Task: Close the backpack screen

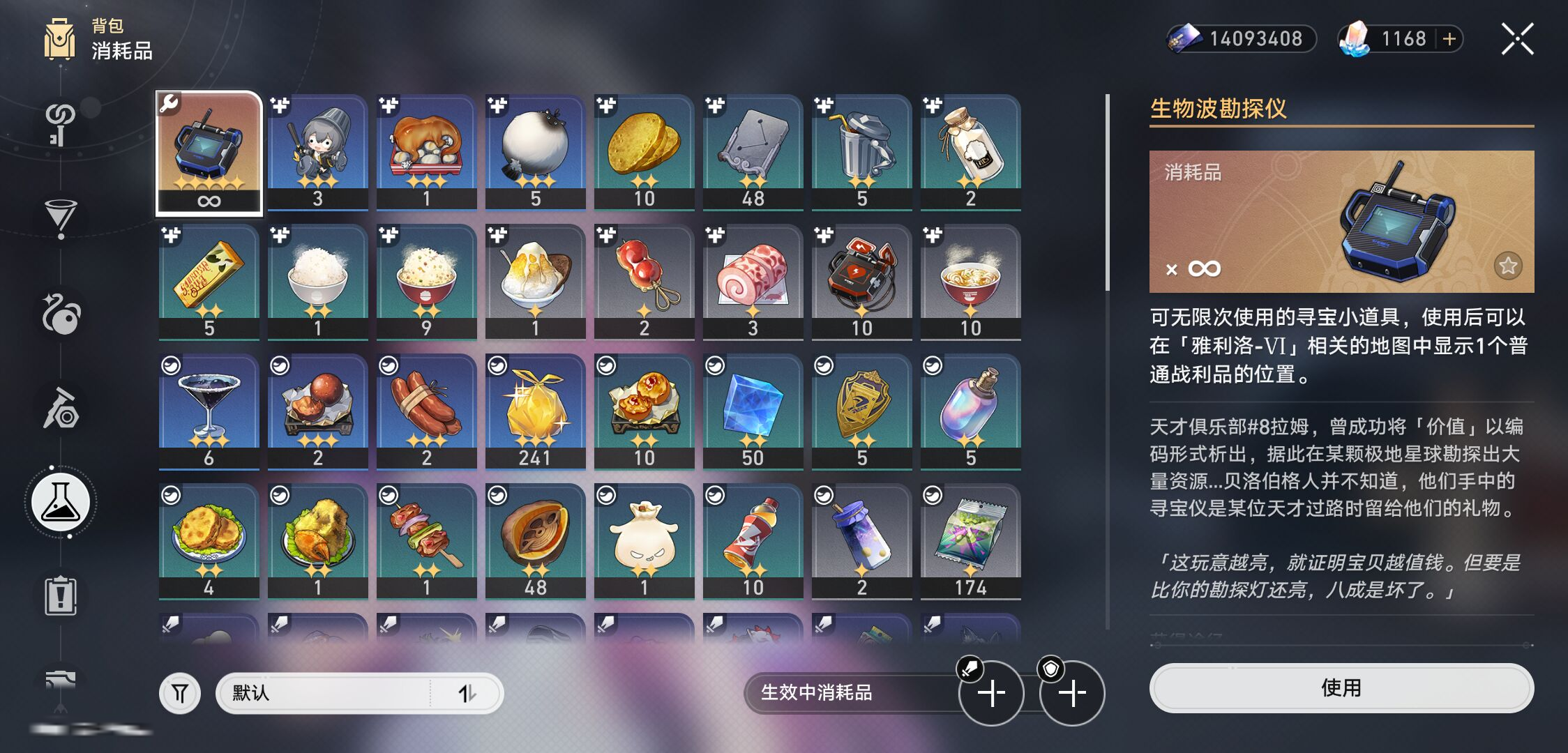Action: pyautogui.click(x=1518, y=39)
